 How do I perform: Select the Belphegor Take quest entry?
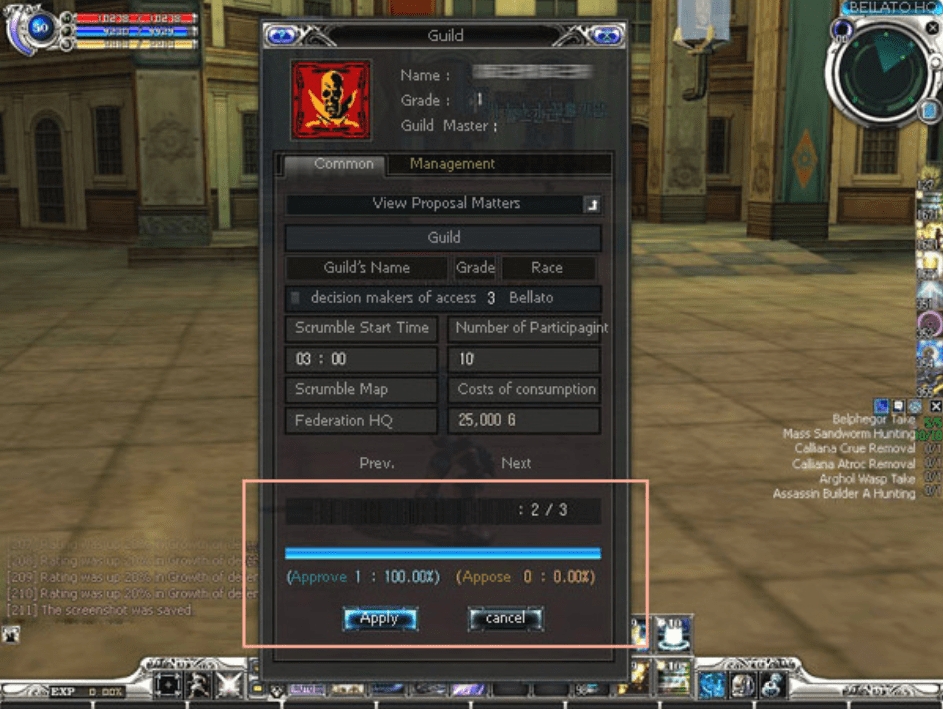click(x=873, y=420)
